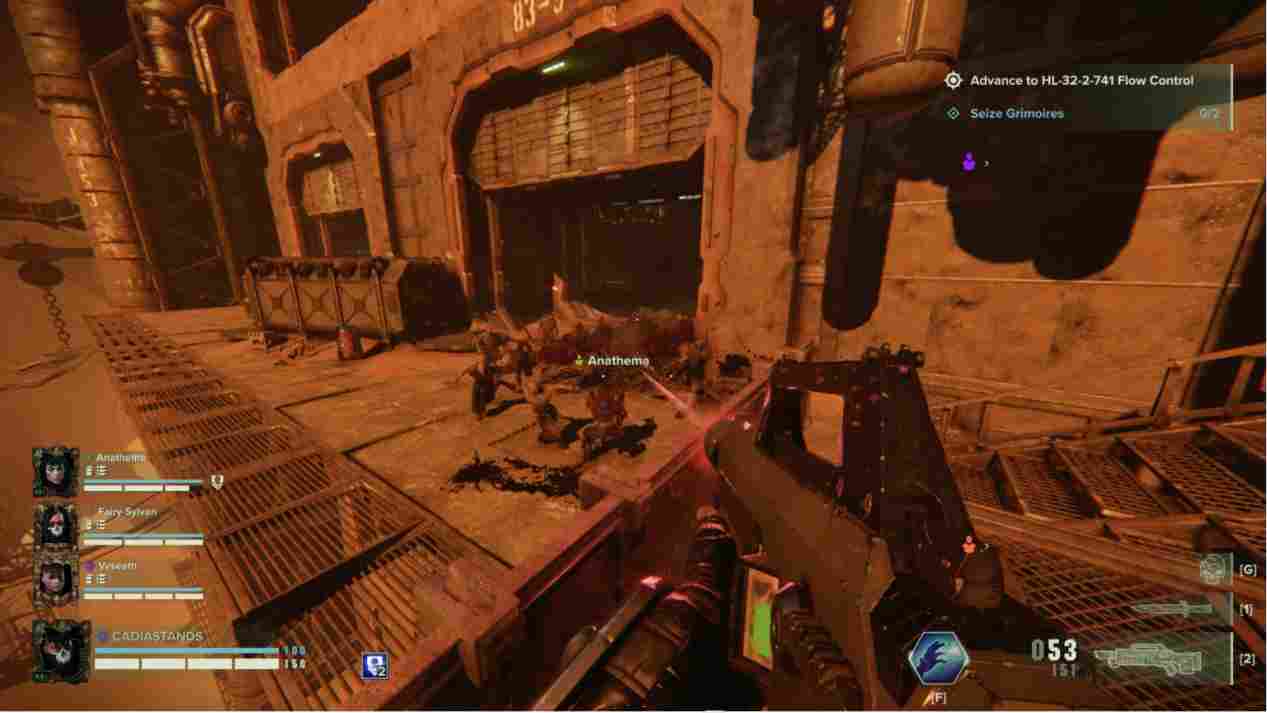Click the Seize Grimoires side objective
Viewport: 1267px width, 713px height.
tap(1016, 114)
